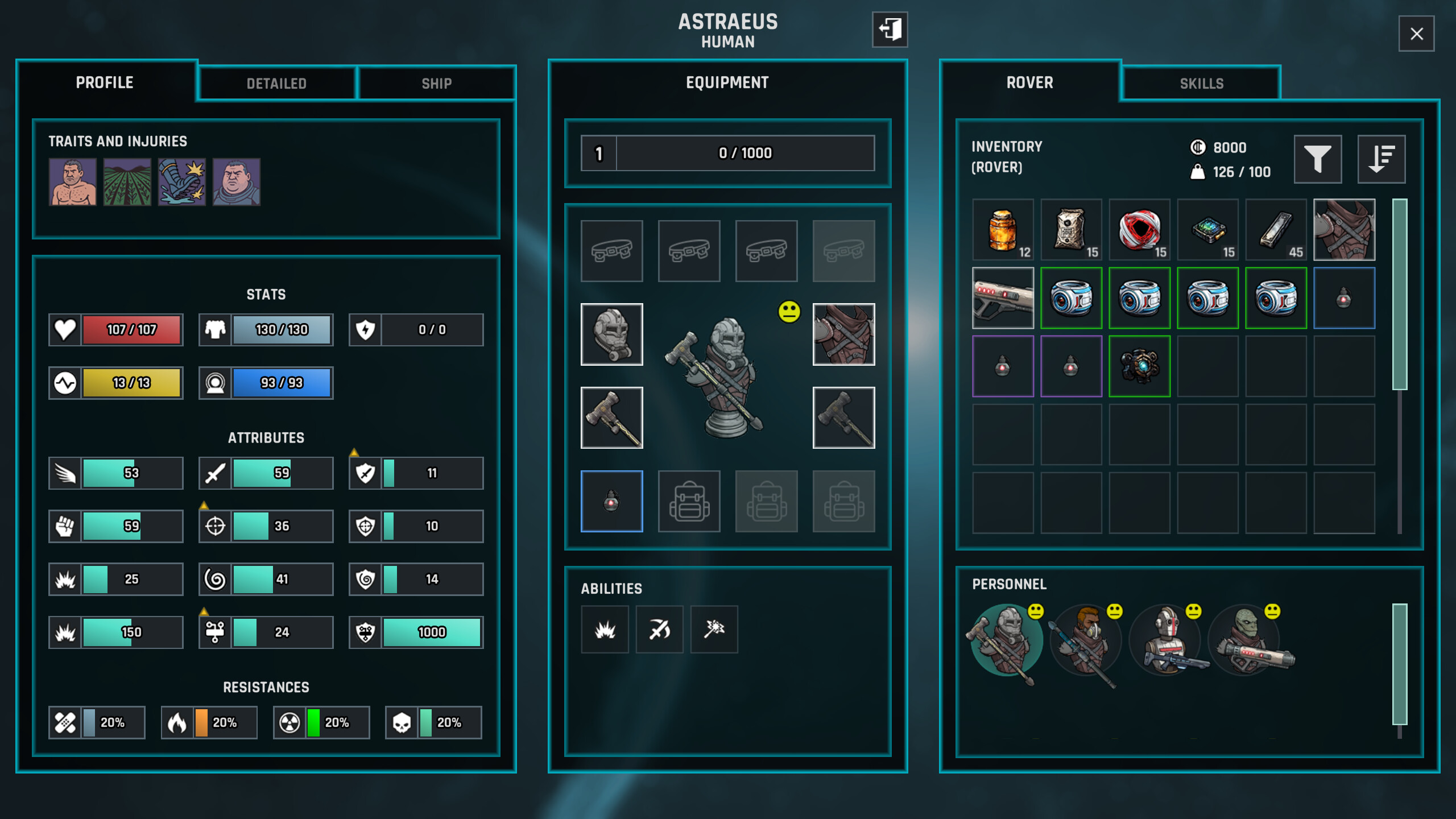The width and height of the screenshot is (1456, 819).
Task: Click the shirtless trait icon under Traits and Injuries
Action: click(73, 183)
